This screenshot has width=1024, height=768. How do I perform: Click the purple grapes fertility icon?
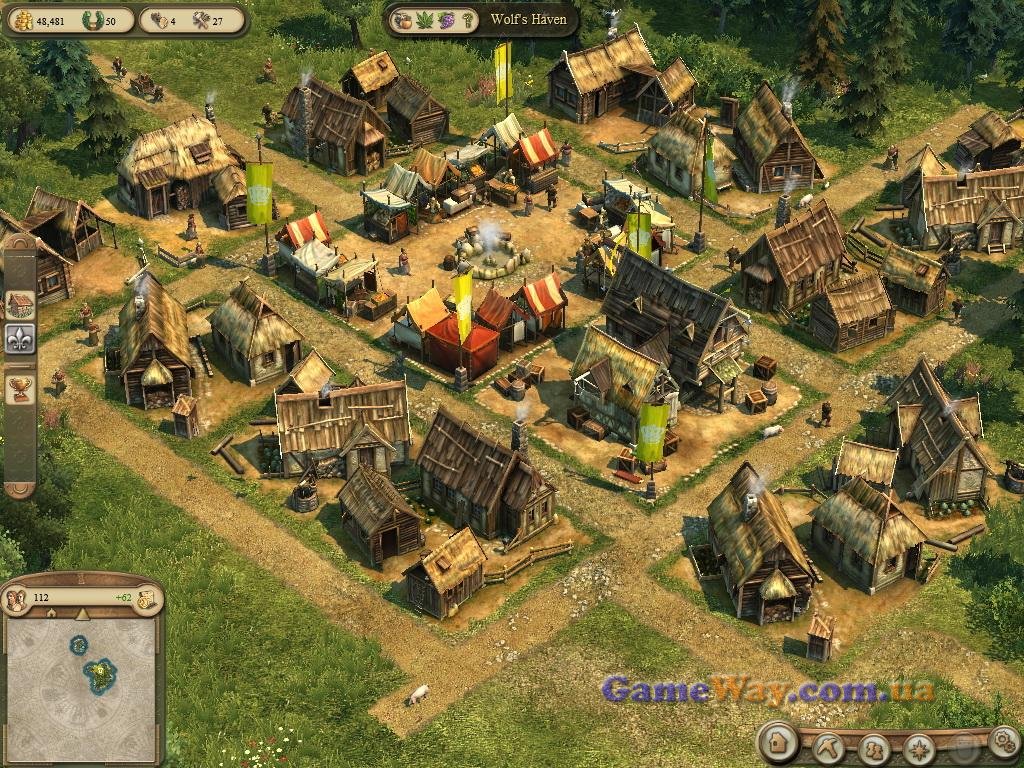[x=445, y=20]
